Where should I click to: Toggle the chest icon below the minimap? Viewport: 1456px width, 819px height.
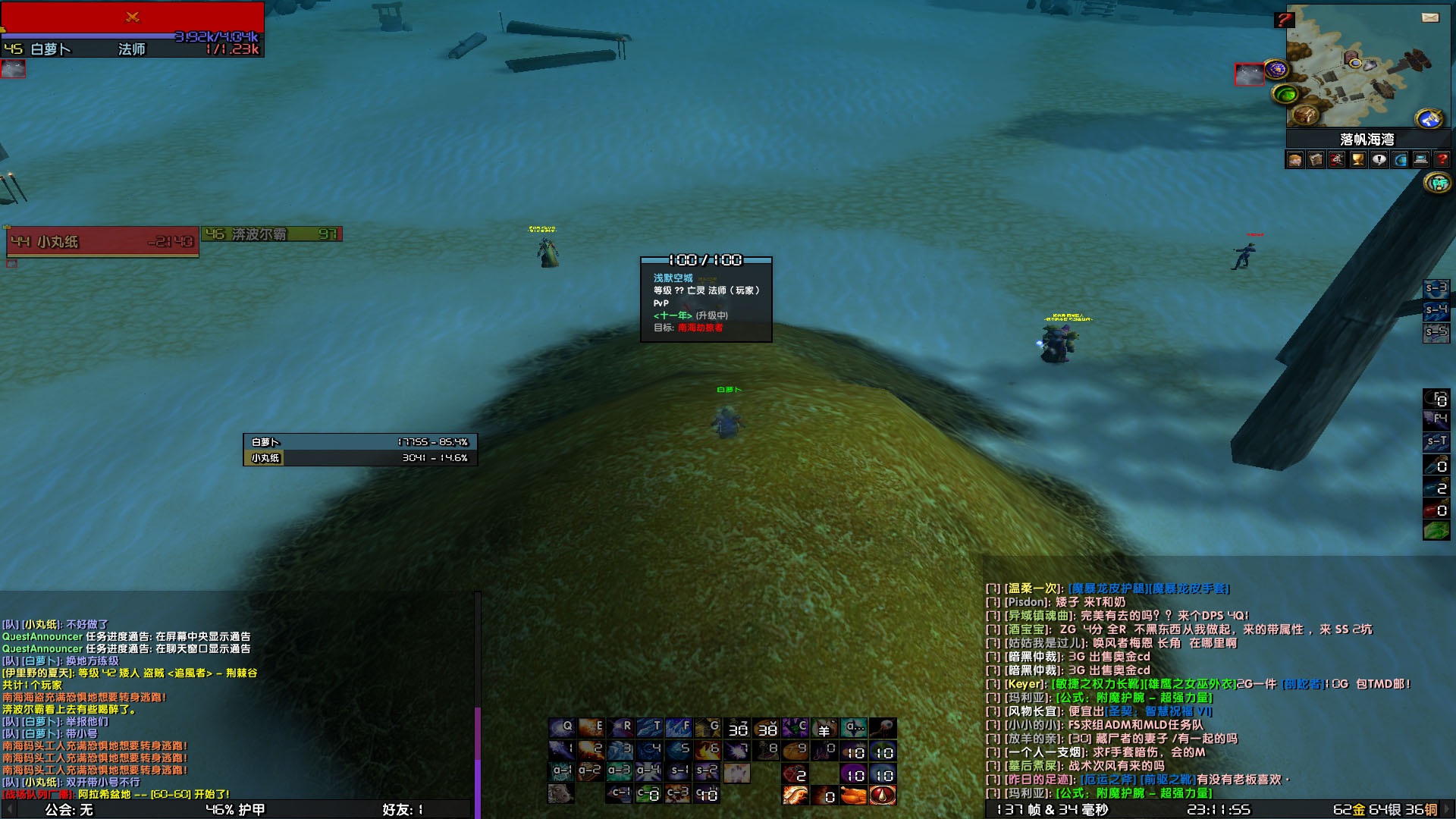pyautogui.click(x=1316, y=159)
